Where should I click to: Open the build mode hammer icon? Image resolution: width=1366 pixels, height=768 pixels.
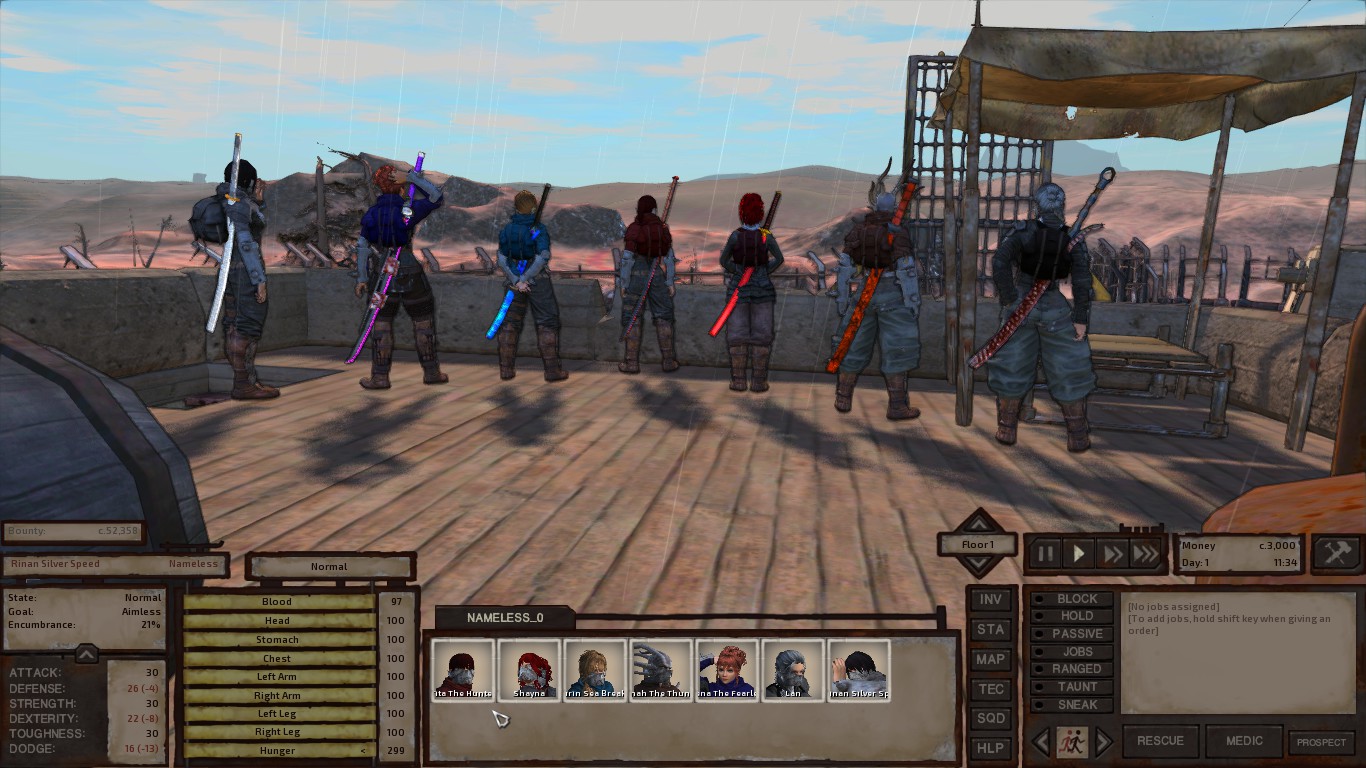coord(1336,552)
